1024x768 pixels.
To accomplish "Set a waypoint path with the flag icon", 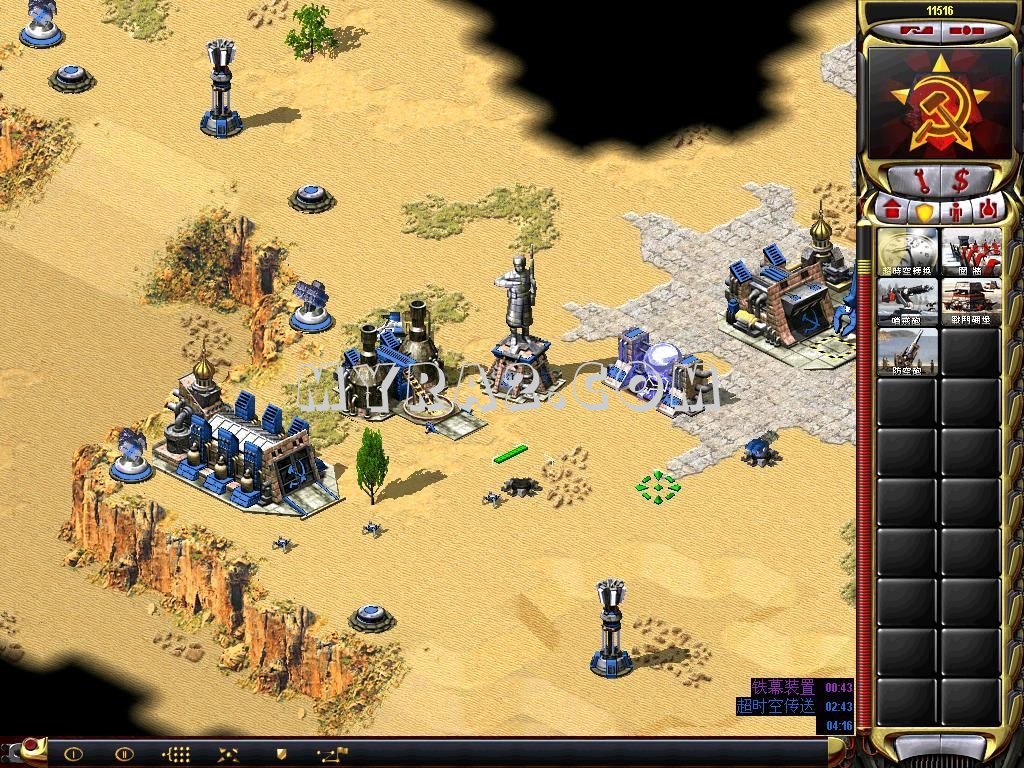I will [332, 754].
